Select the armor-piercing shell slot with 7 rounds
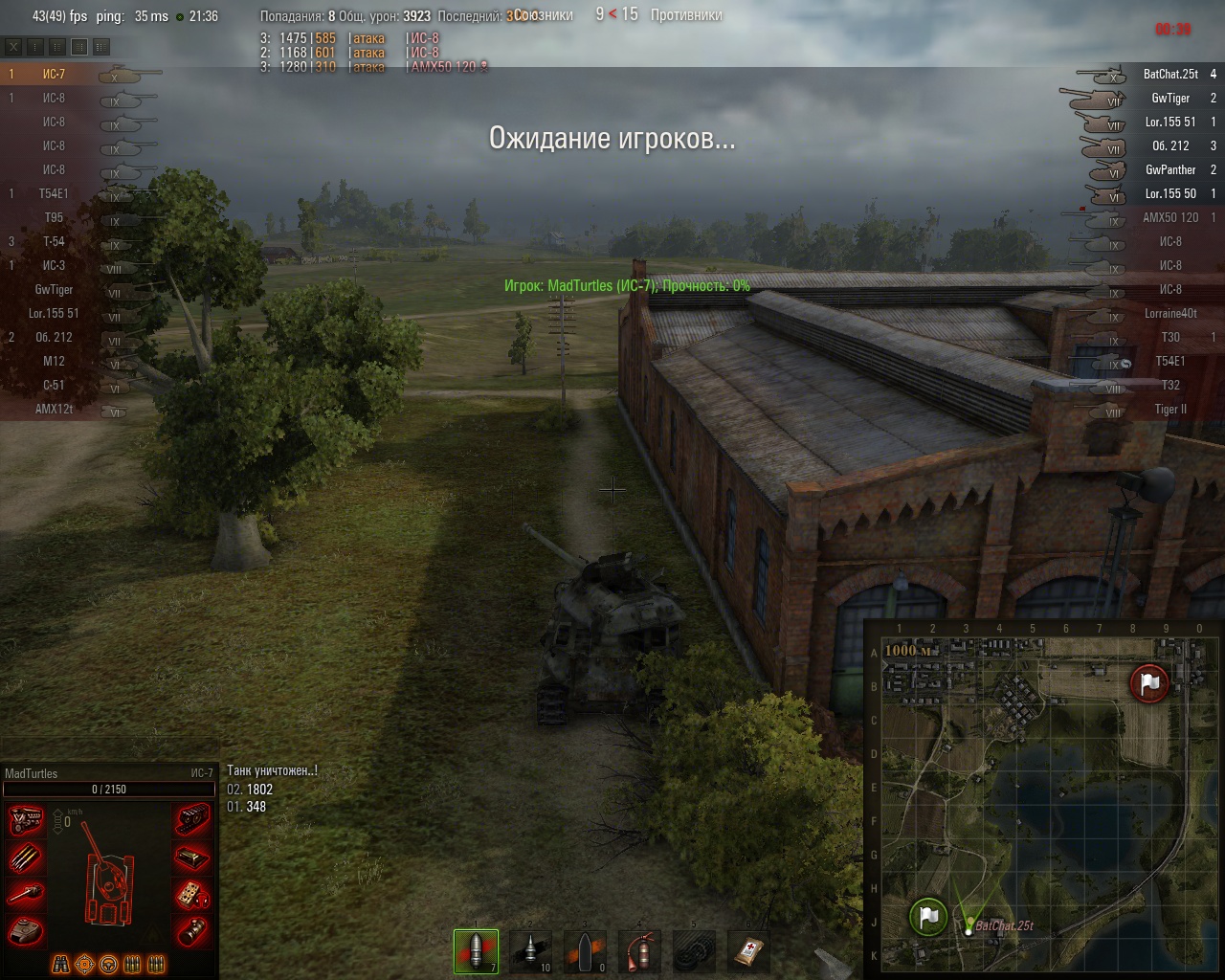The image size is (1225, 980). 476,950
